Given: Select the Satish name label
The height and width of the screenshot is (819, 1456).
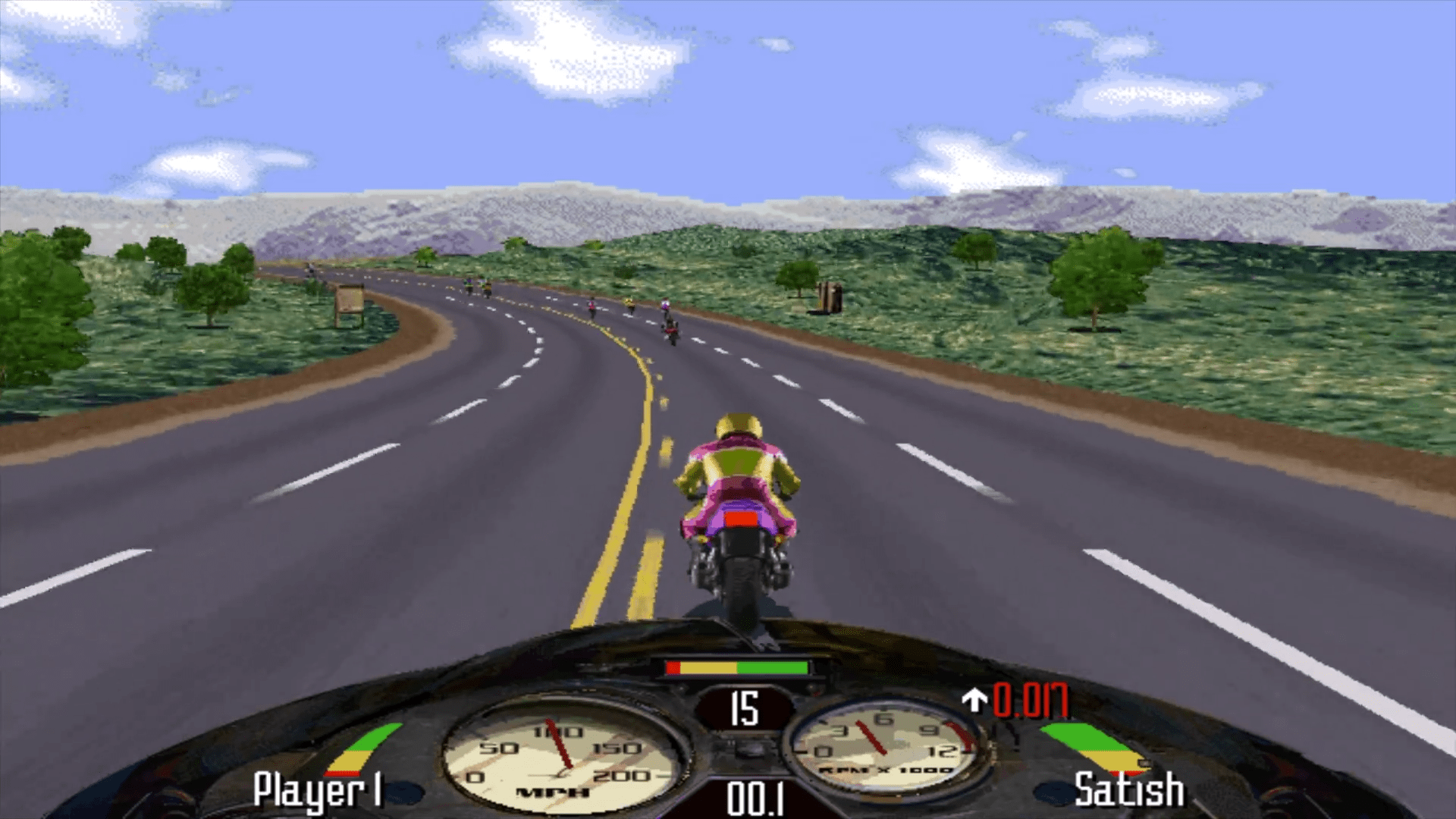Looking at the screenshot, I should point(1128,791).
